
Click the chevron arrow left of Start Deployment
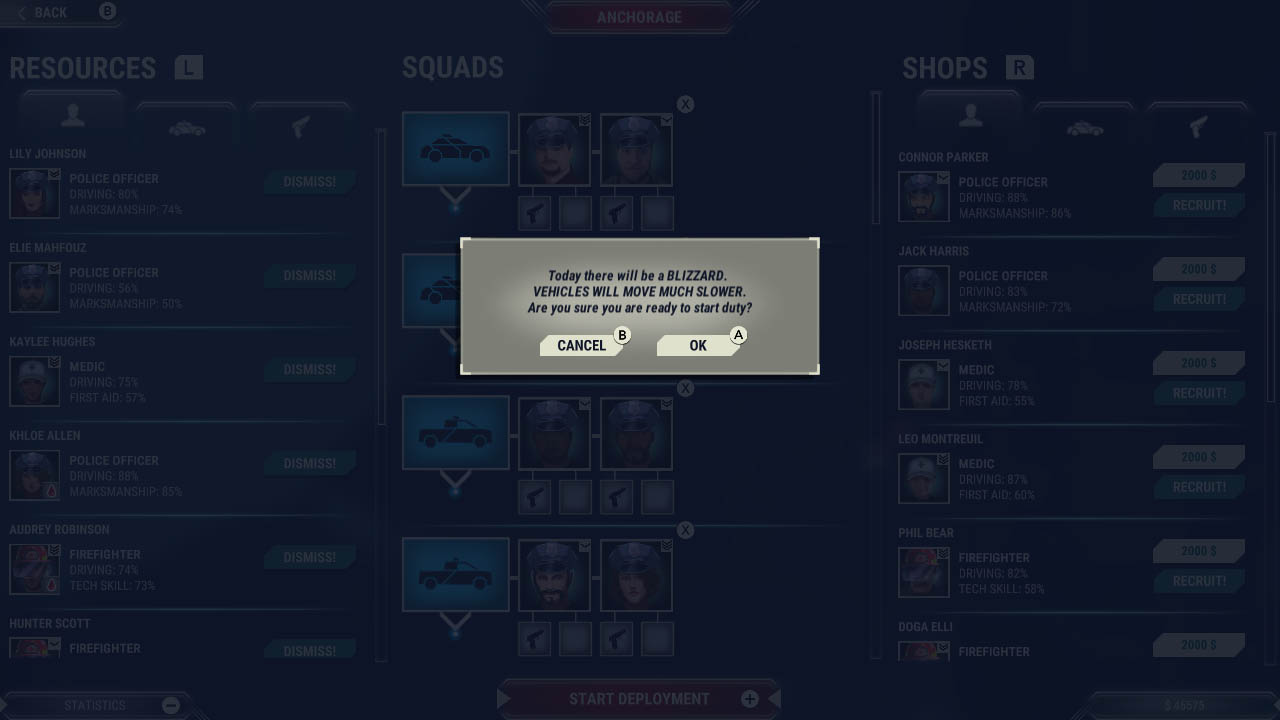coord(505,699)
